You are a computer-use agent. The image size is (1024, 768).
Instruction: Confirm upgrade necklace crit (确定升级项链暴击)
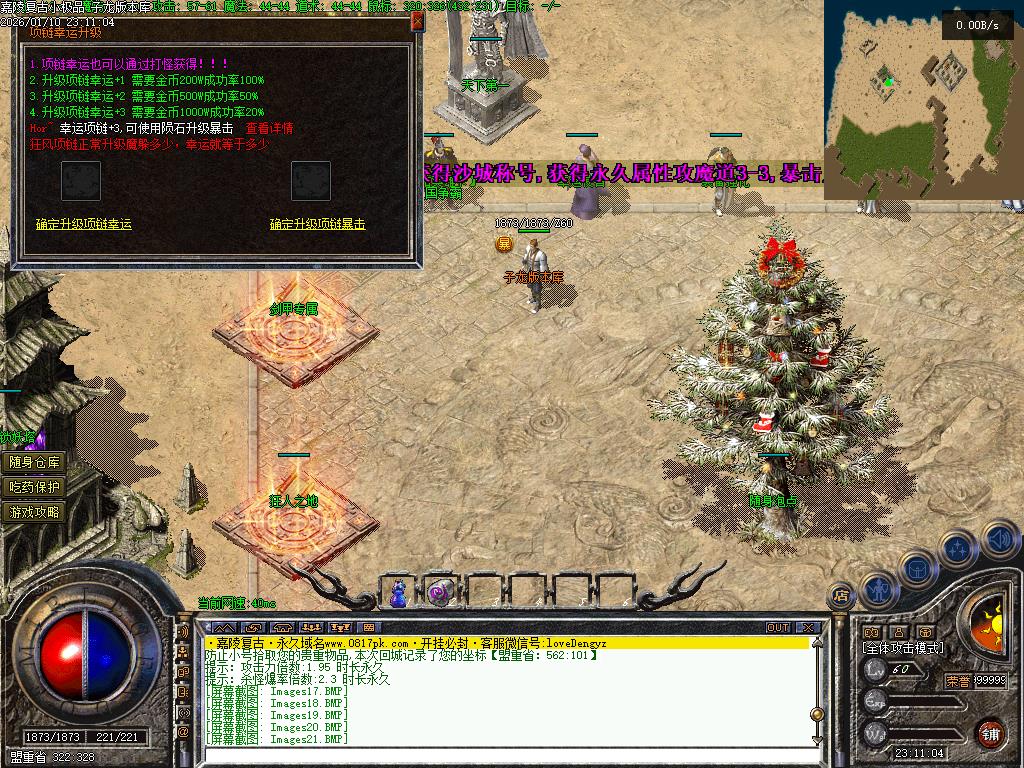coord(317,224)
